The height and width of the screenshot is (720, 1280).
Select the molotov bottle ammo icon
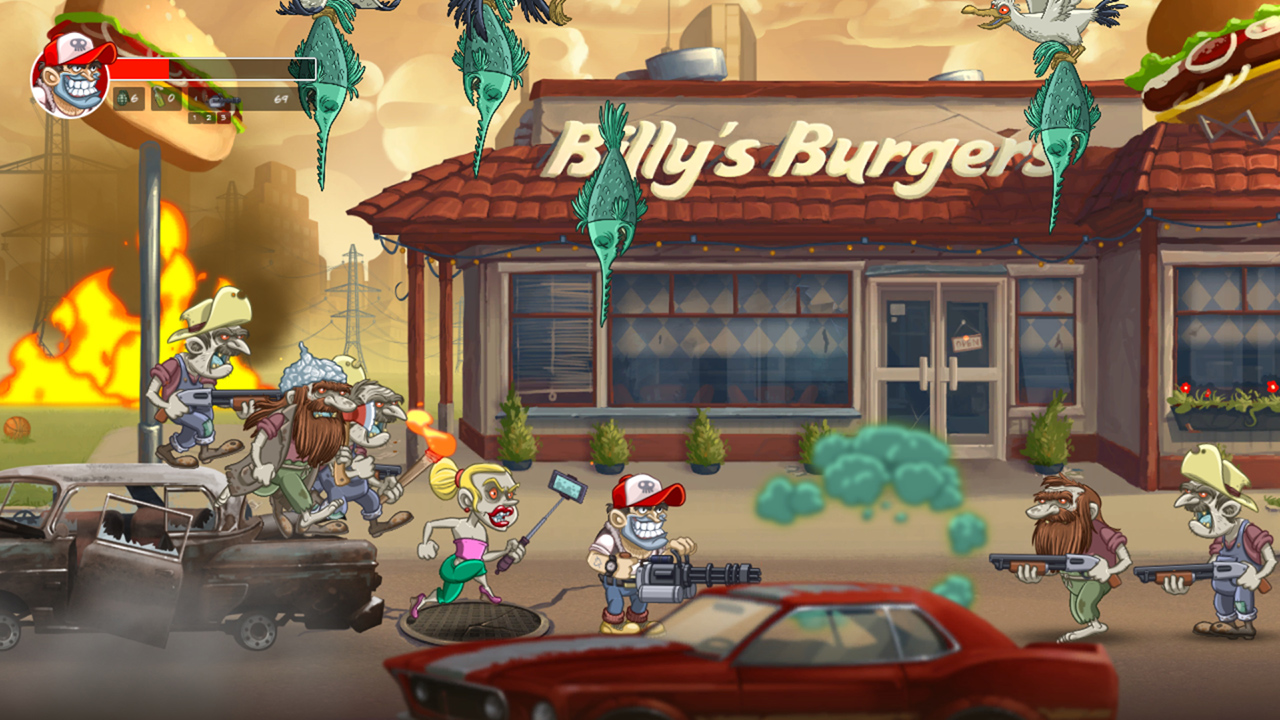[x=158, y=97]
